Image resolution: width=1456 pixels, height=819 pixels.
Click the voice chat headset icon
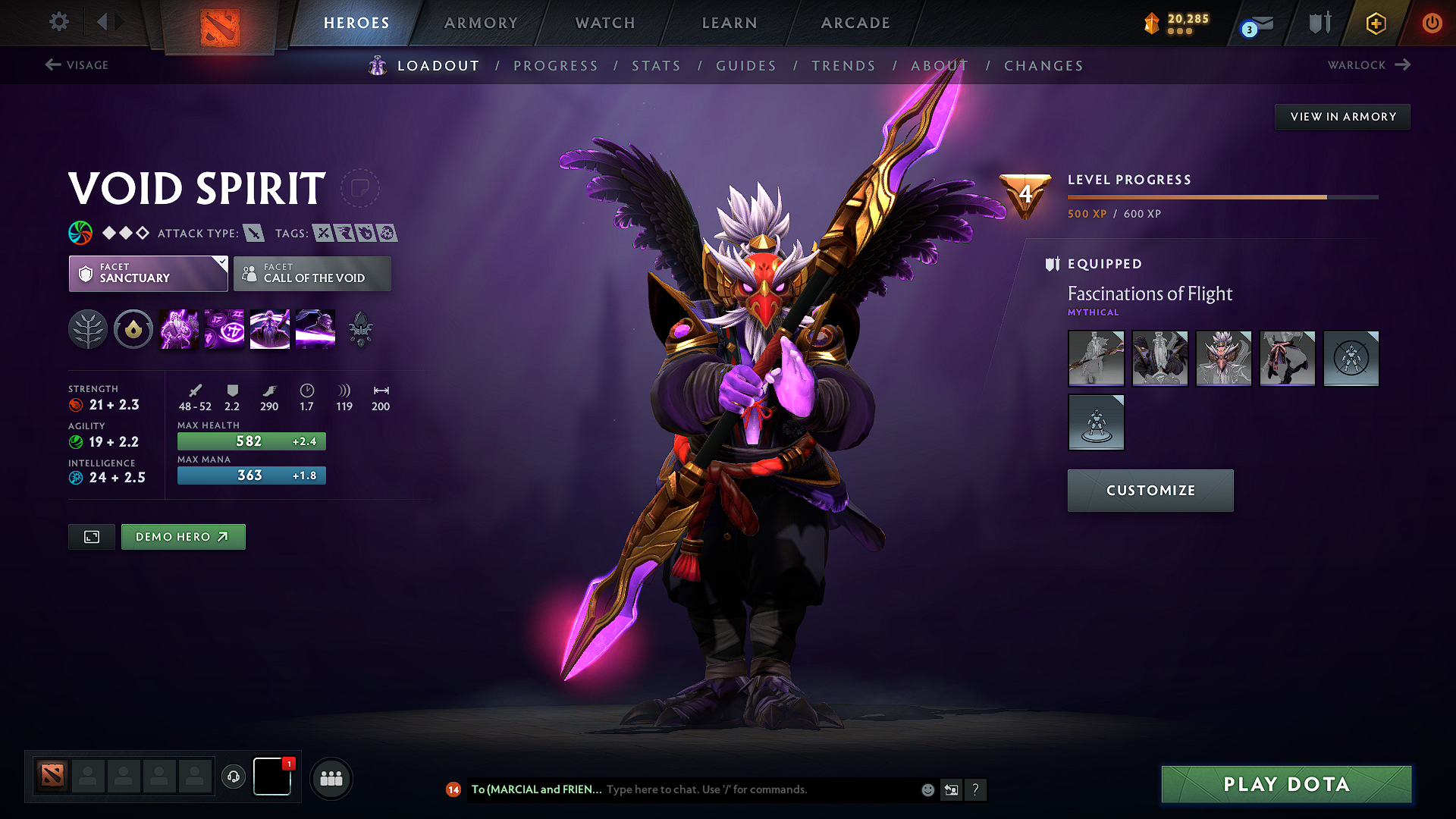(234, 778)
